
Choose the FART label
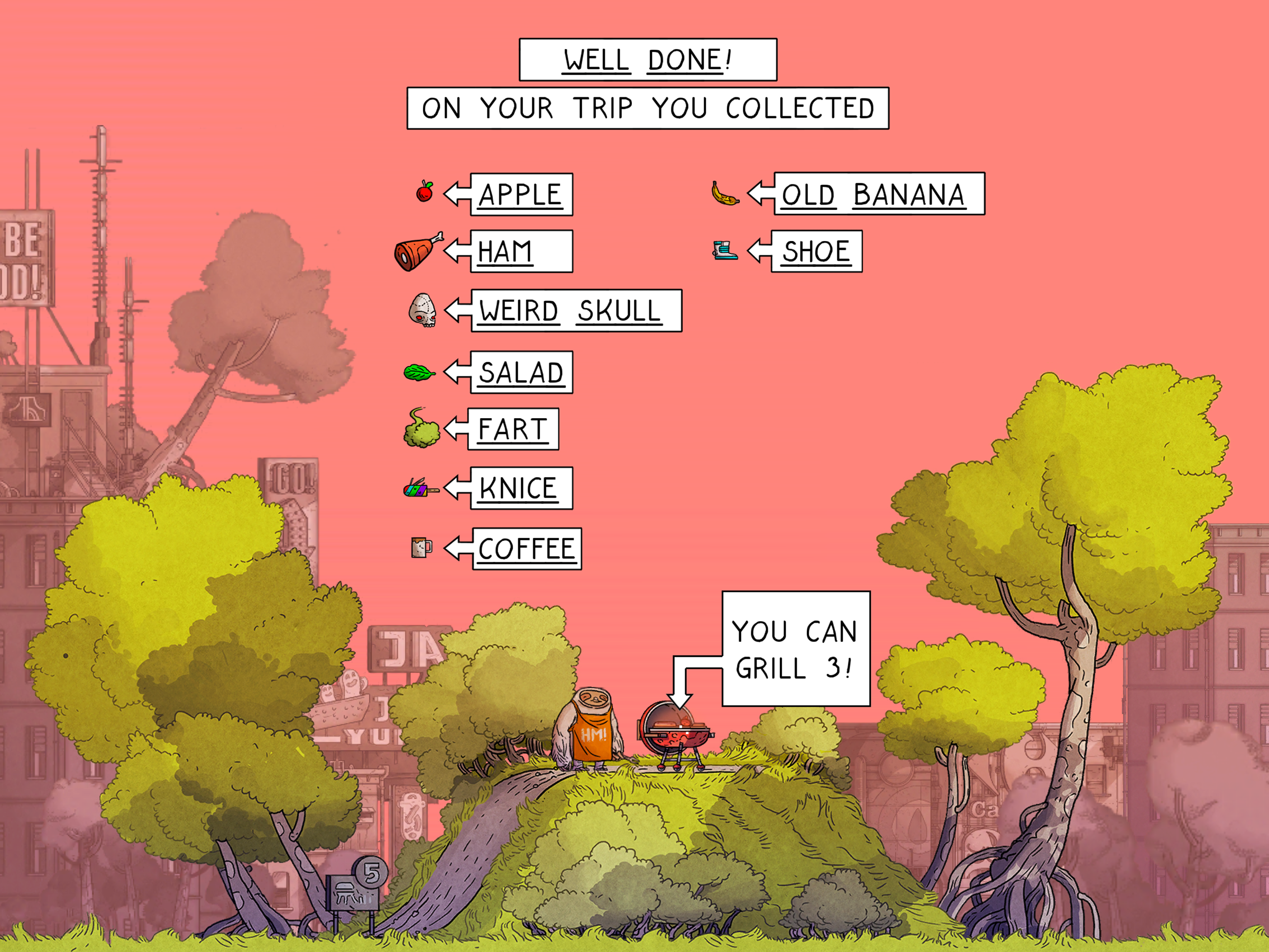tap(512, 429)
